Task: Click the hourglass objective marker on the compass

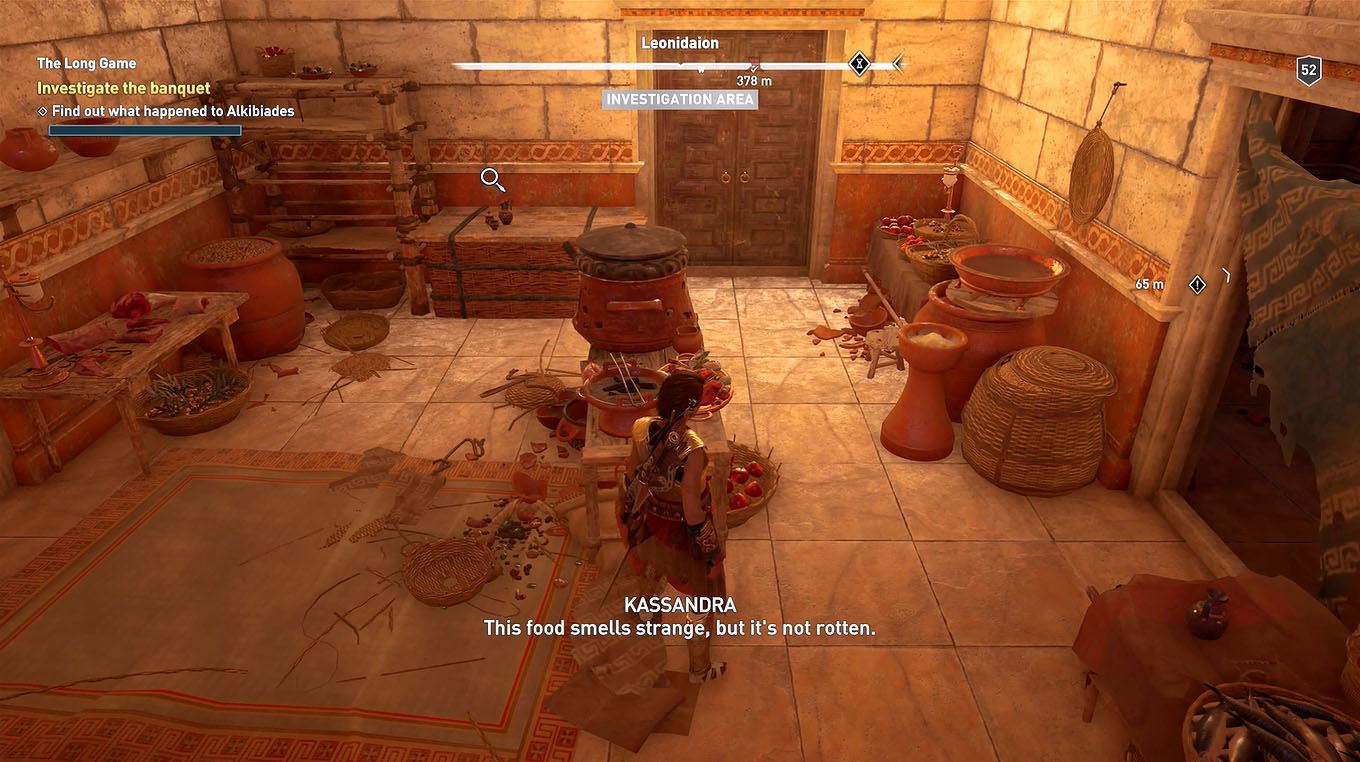Action: point(858,63)
